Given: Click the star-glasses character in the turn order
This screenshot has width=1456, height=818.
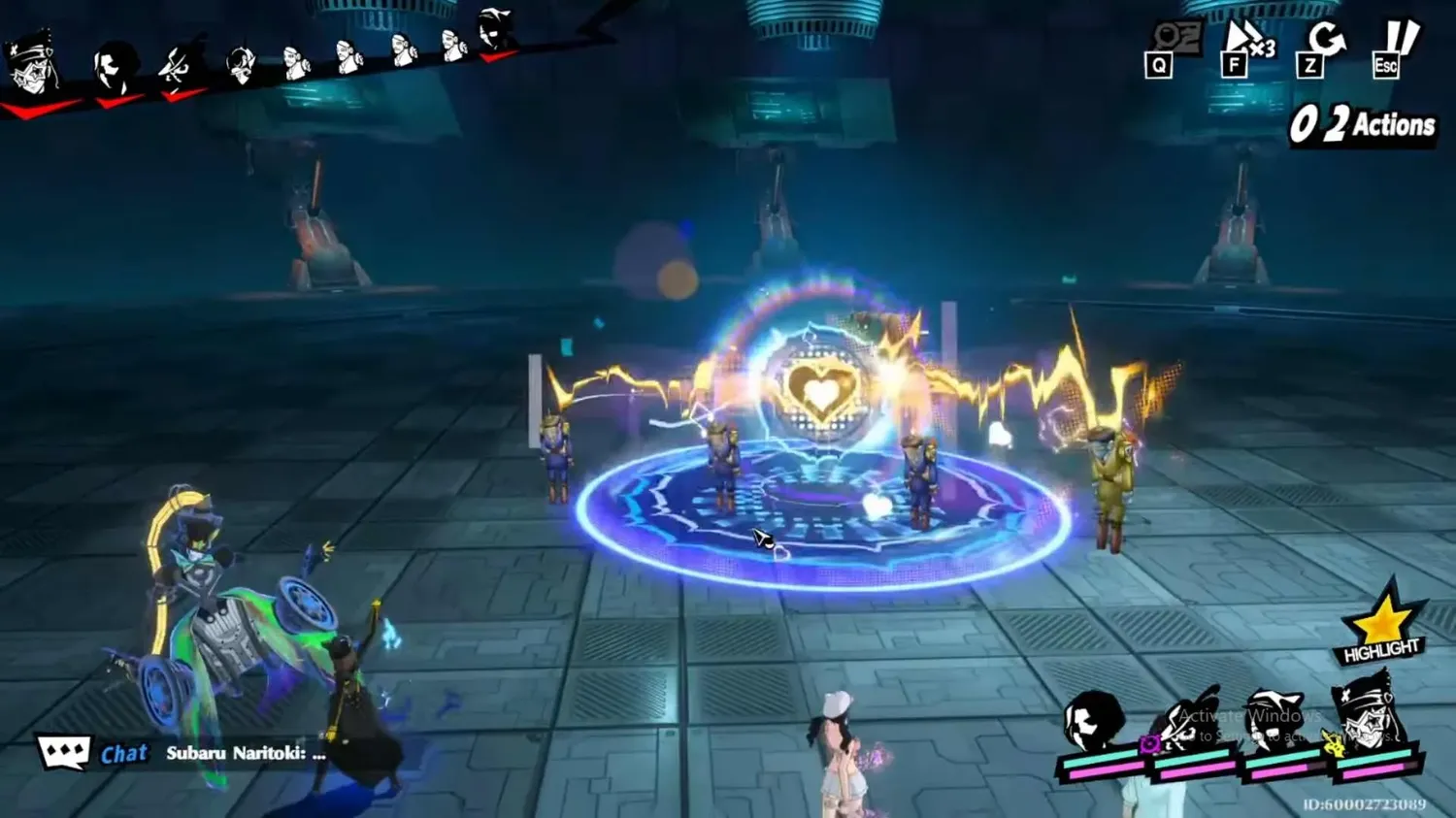Looking at the screenshot, I should pyautogui.click(x=32, y=63).
